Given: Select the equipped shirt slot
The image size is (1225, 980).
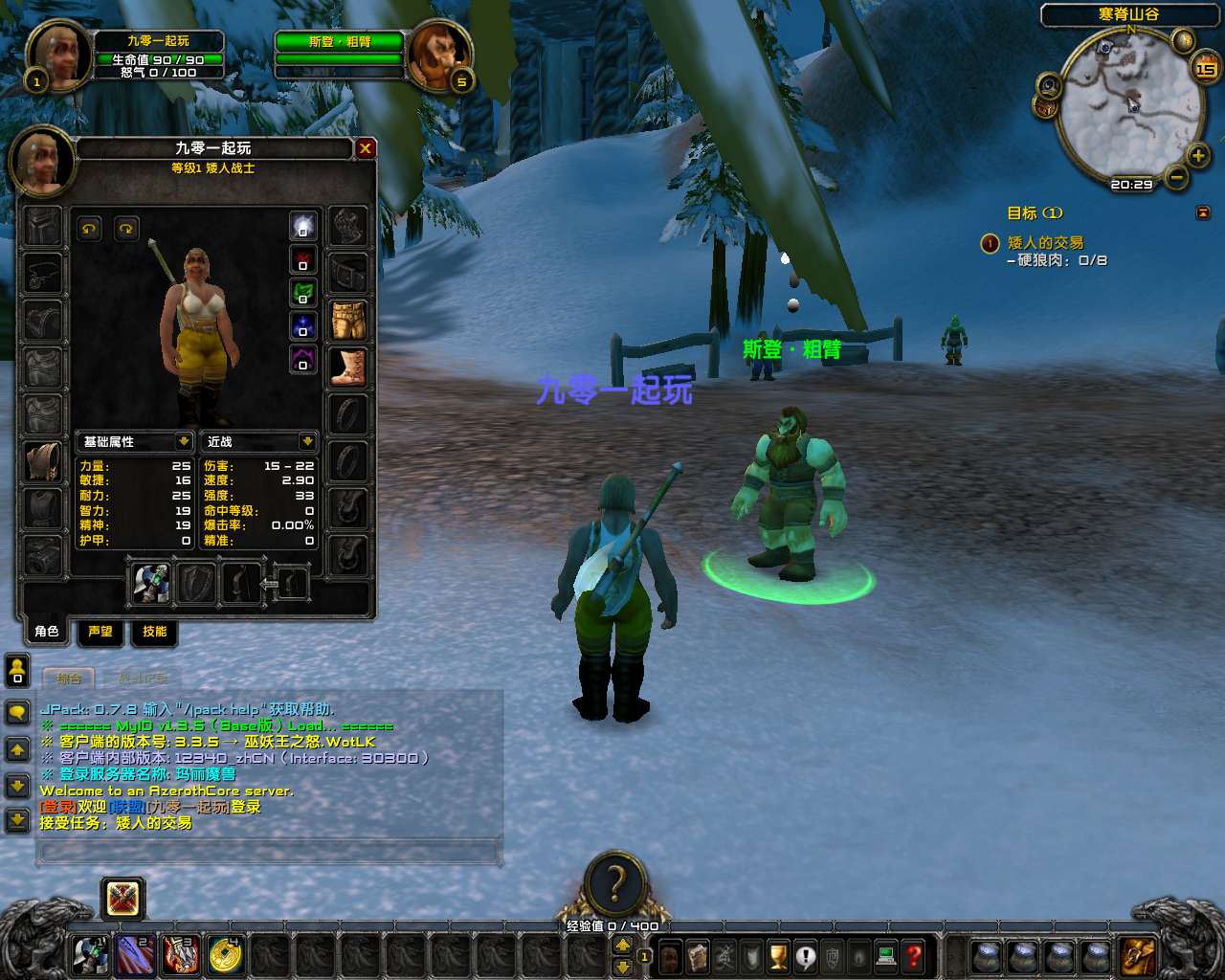Looking at the screenshot, I should coord(43,460).
